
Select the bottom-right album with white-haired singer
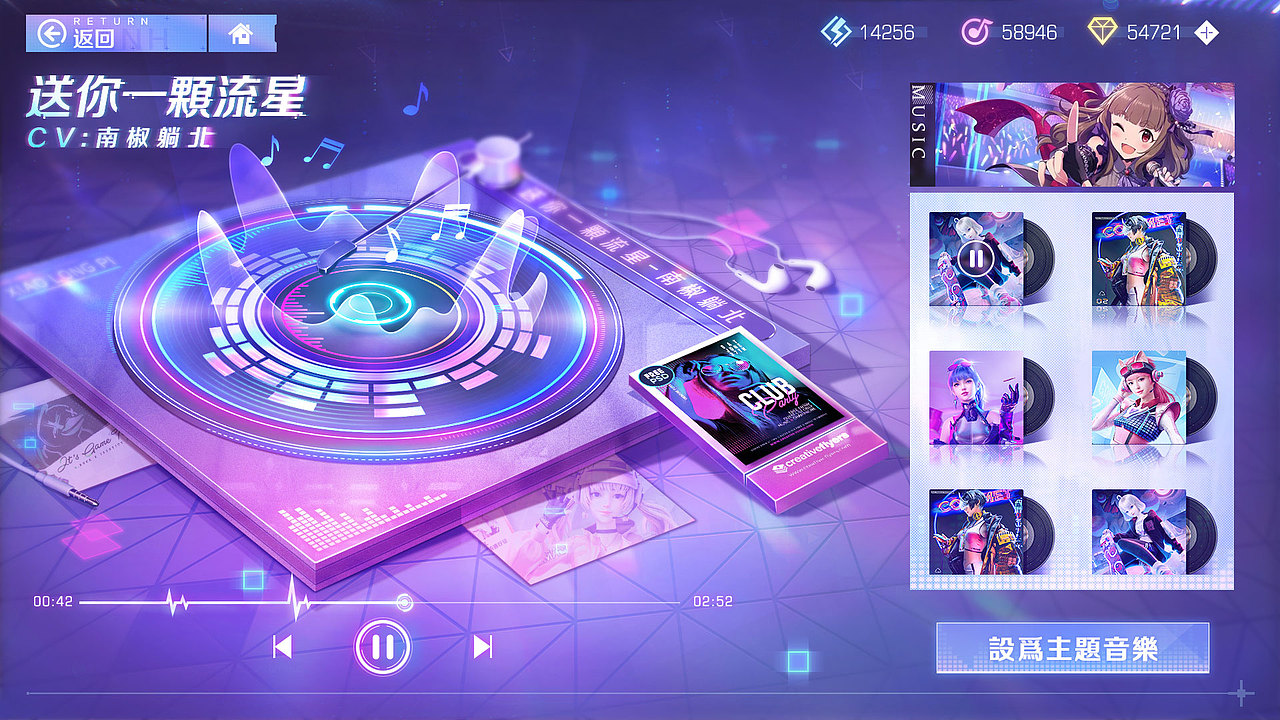[1140, 530]
